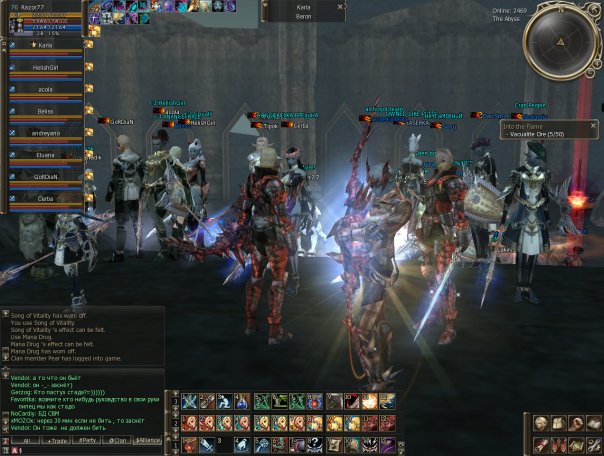
Task: Switch to the #Party chat tab
Action: coord(89,440)
